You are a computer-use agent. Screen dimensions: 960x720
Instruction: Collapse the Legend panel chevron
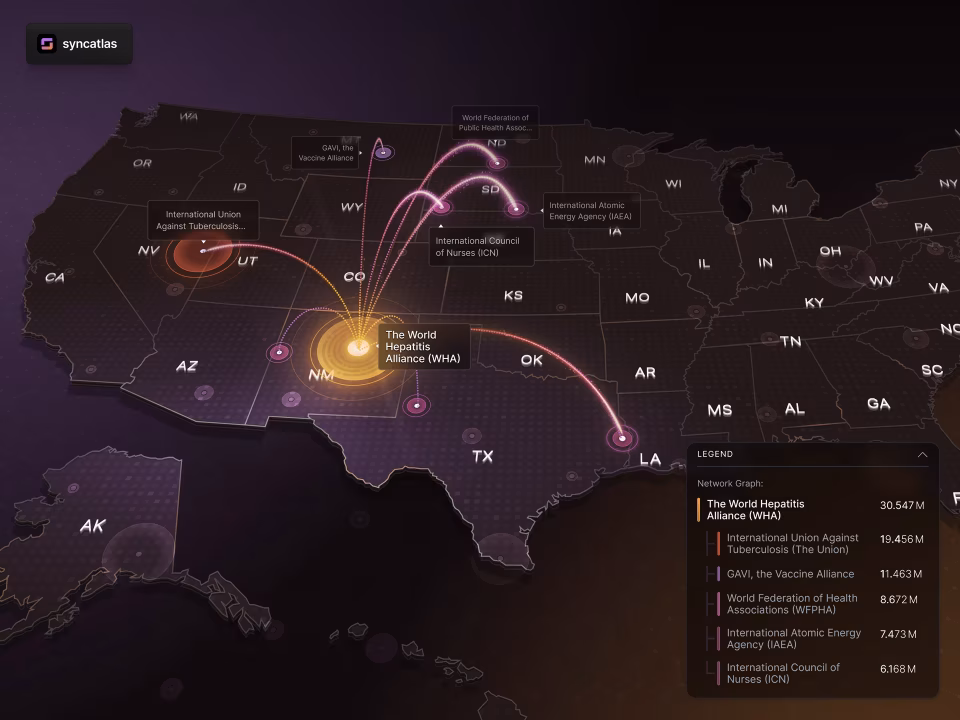(922, 454)
